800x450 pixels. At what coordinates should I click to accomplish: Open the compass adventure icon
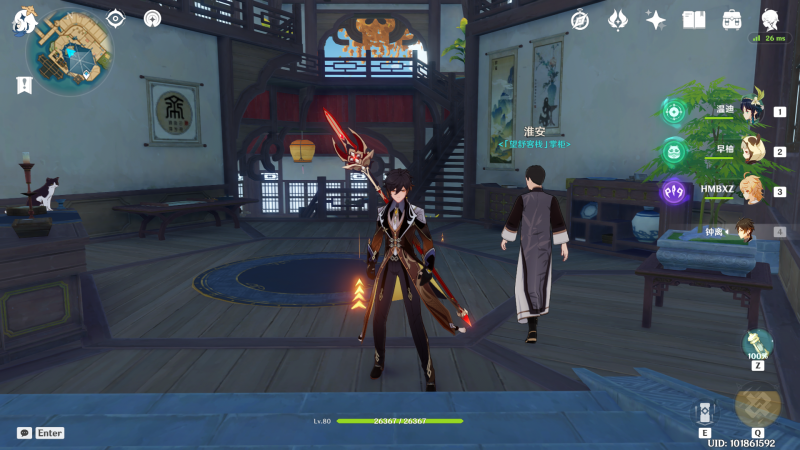point(581,20)
